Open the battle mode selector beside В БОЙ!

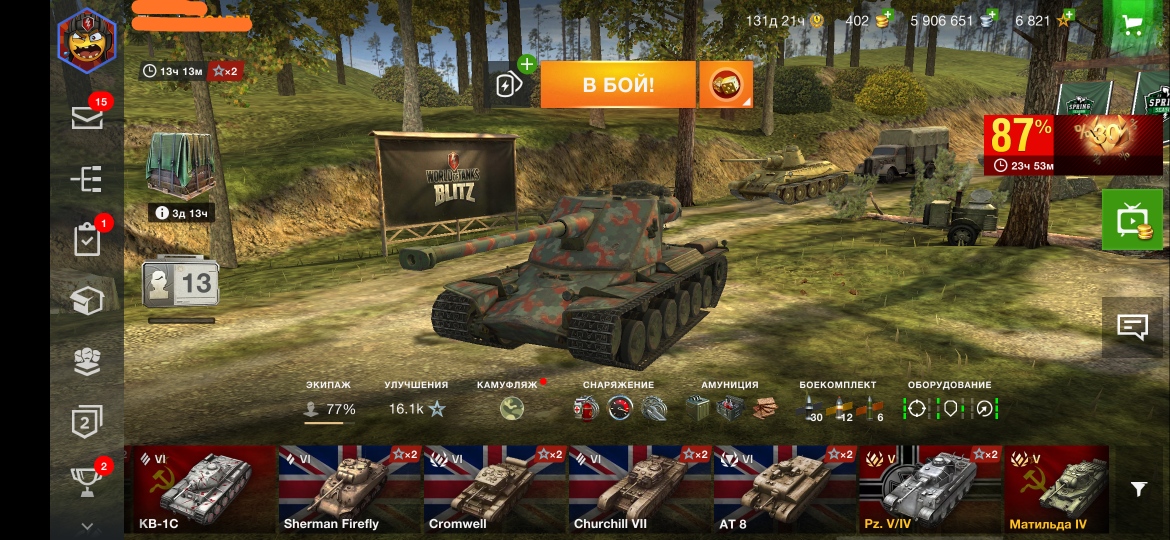(x=726, y=85)
